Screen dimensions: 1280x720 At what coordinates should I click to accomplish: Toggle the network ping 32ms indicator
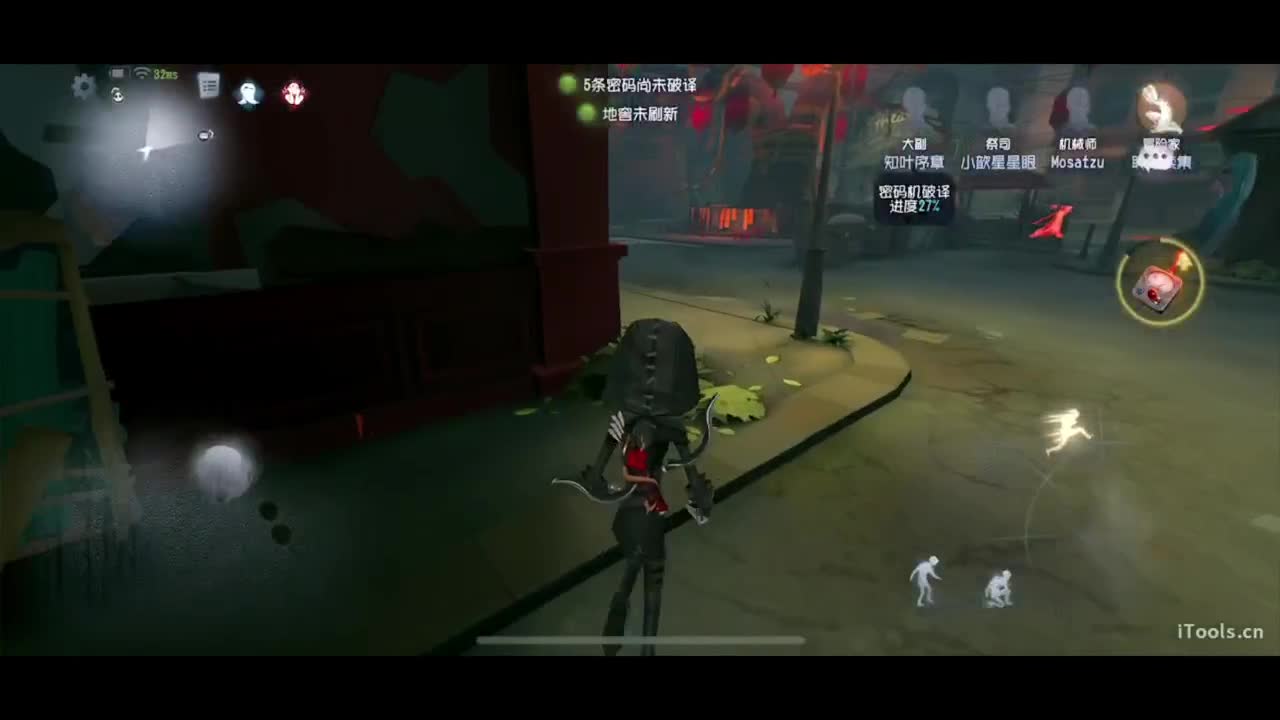pyautogui.click(x=164, y=74)
